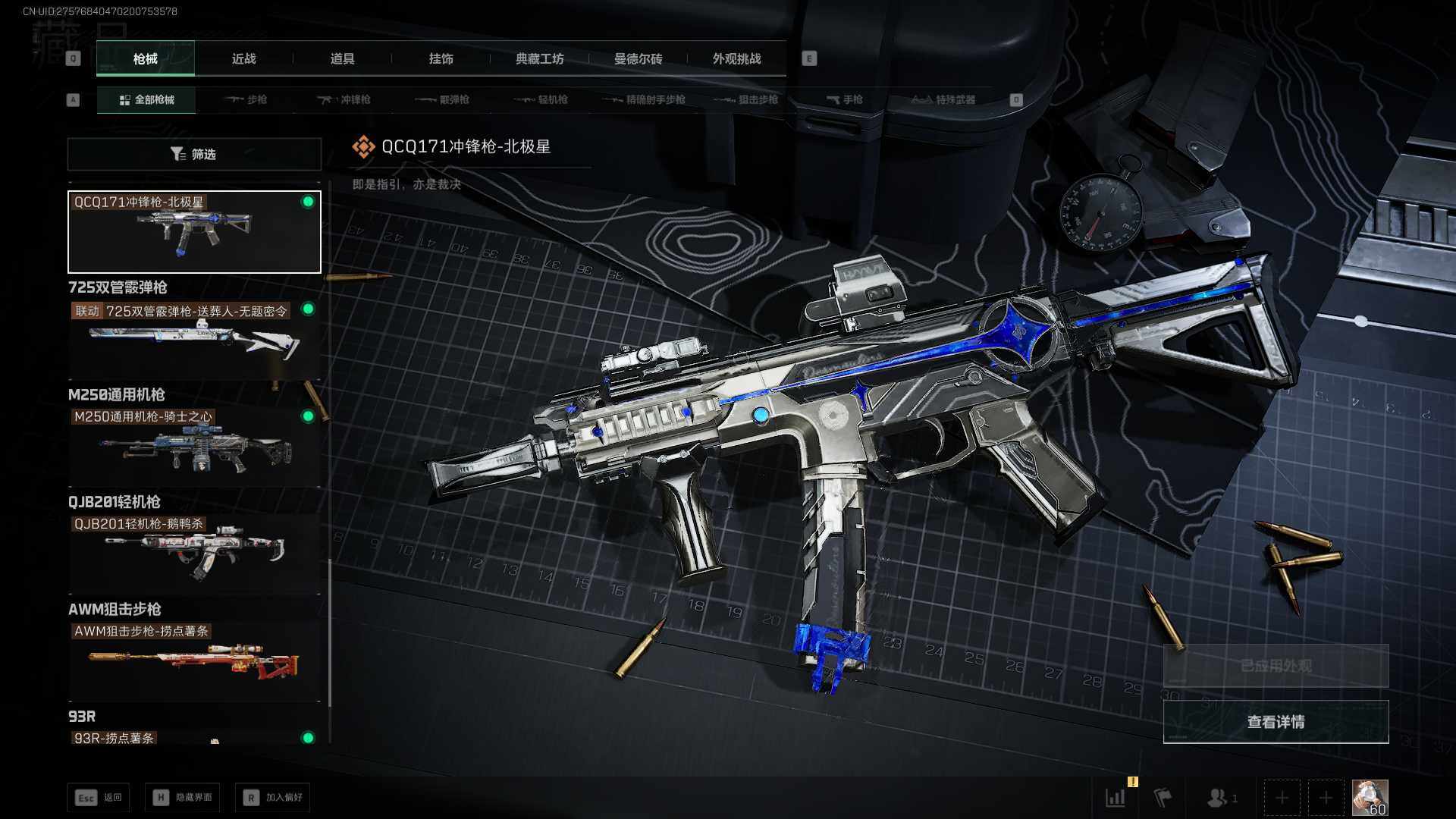Open the 筛选 filter button
This screenshot has height=819, width=1456.
[x=194, y=154]
